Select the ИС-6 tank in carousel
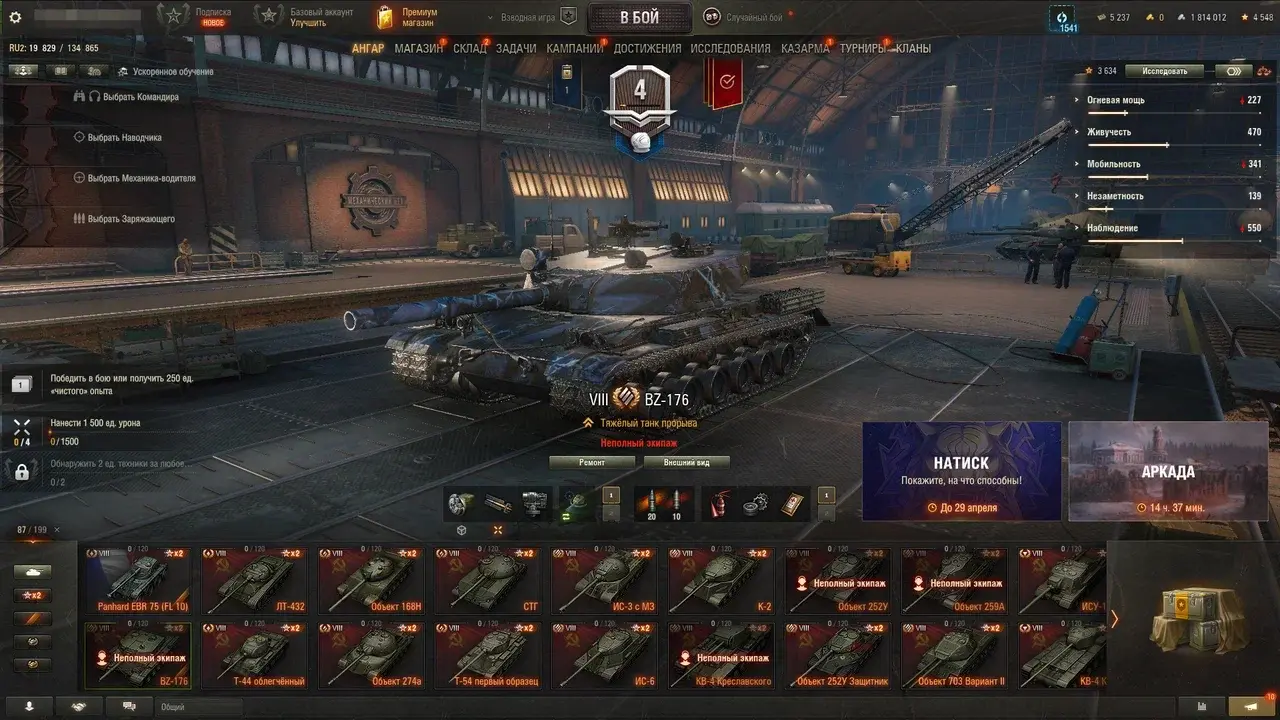This screenshot has width=1280, height=720. (x=603, y=656)
